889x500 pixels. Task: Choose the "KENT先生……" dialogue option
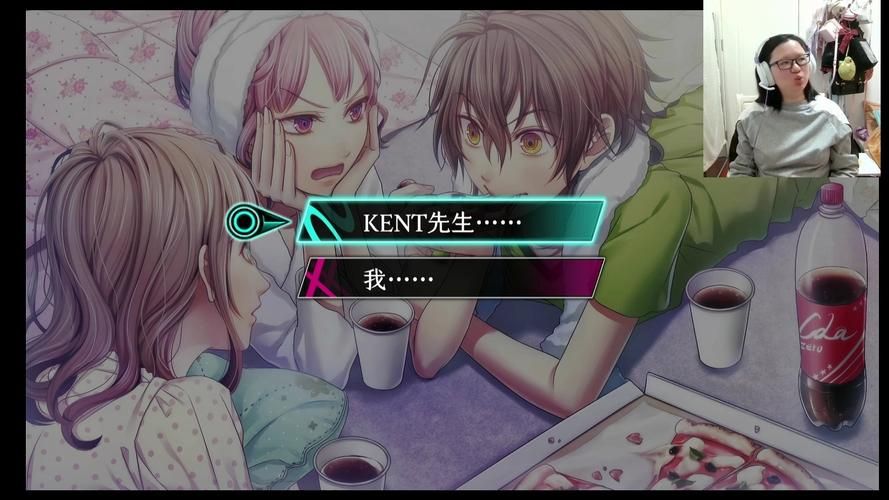[452, 221]
